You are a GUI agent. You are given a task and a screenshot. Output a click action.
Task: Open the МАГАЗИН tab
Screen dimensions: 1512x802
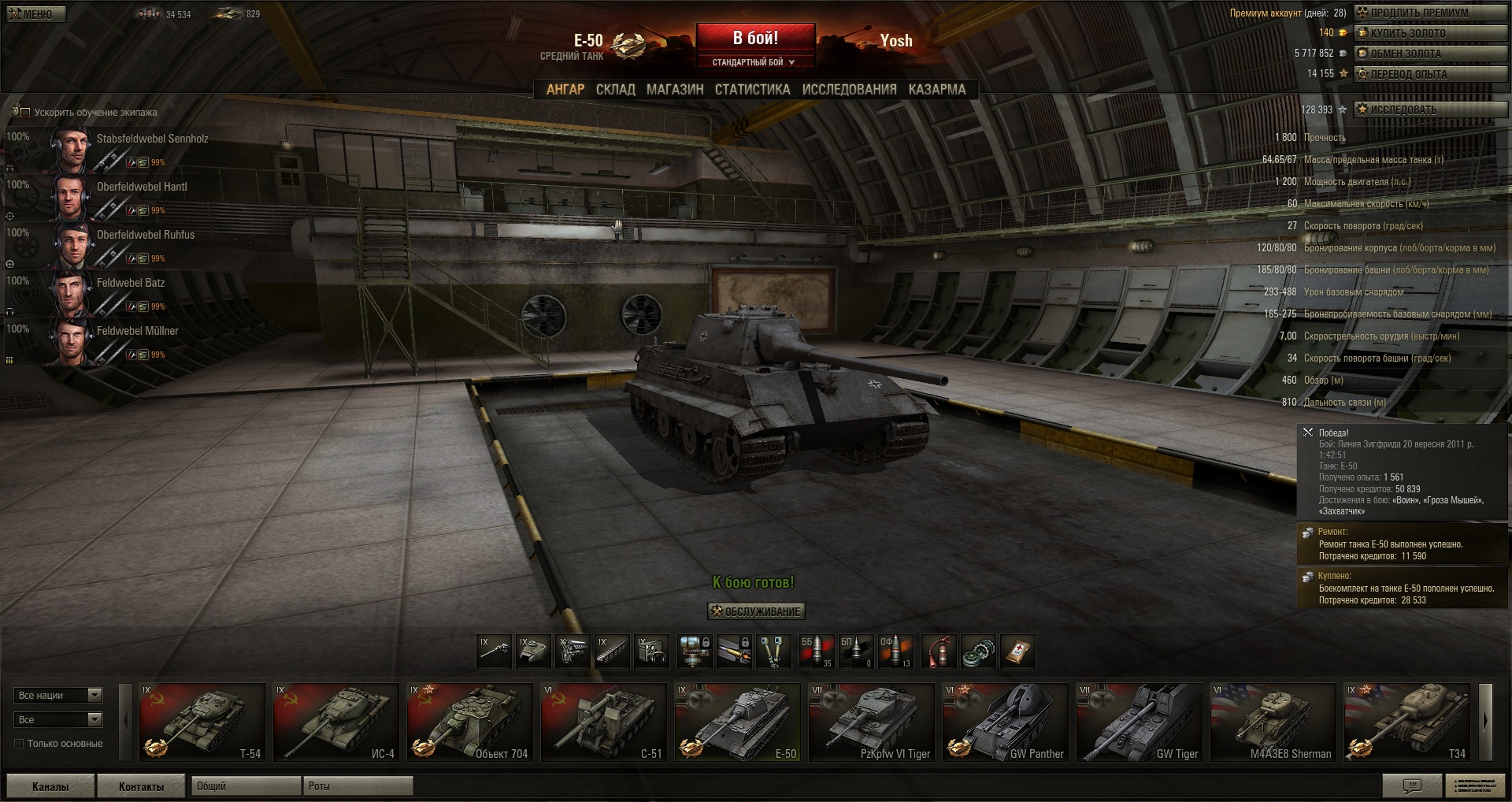point(675,90)
